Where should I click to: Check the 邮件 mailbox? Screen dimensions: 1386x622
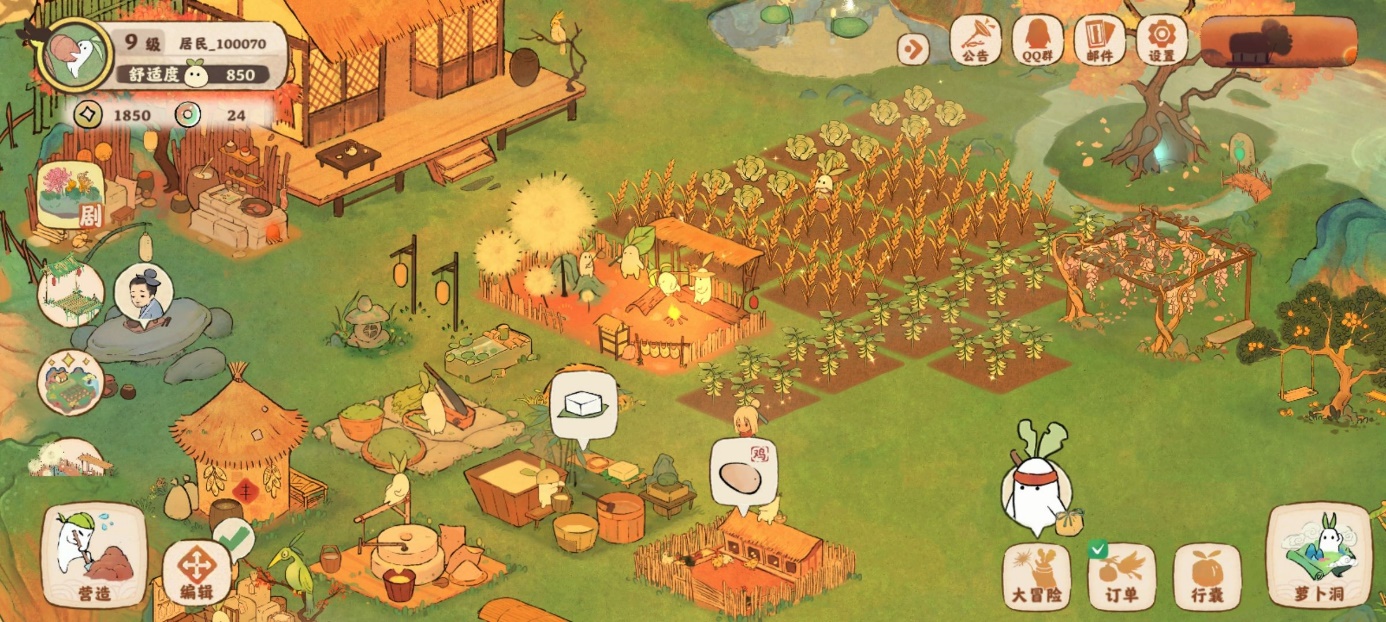pyautogui.click(x=1099, y=40)
